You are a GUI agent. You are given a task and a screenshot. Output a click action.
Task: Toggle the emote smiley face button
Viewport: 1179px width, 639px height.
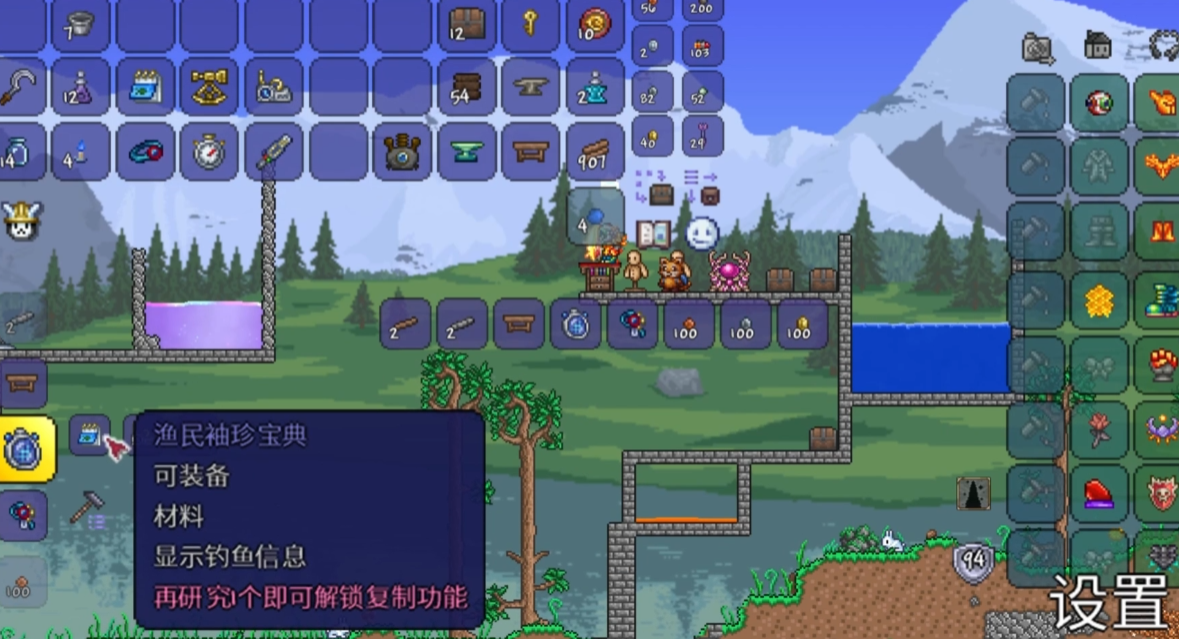[703, 234]
